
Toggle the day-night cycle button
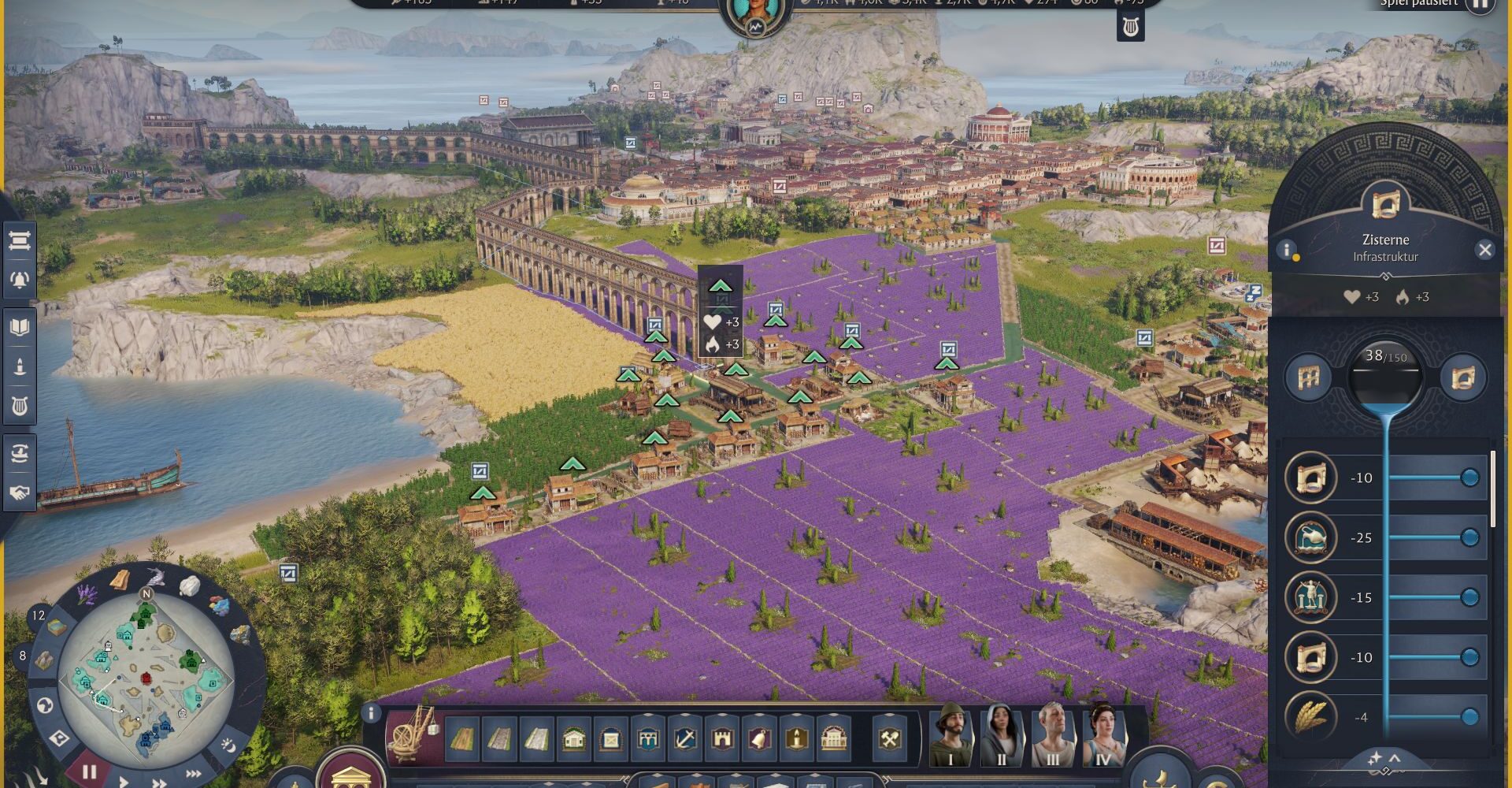point(228,744)
